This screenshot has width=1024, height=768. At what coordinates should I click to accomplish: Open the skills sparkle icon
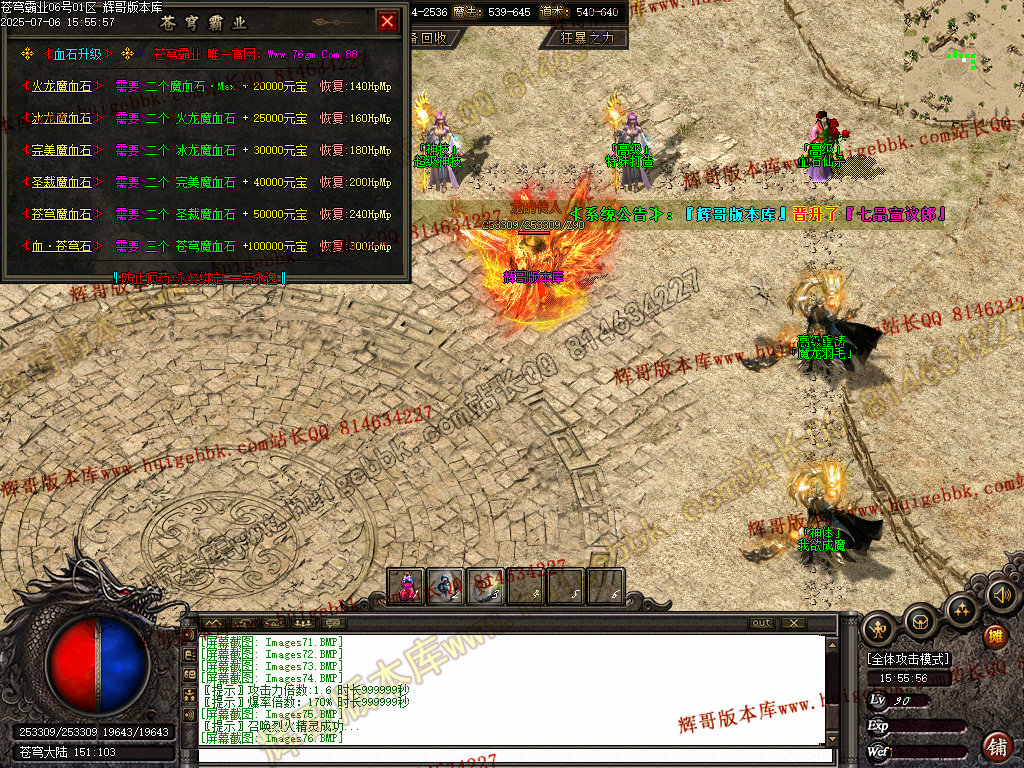coord(961,608)
